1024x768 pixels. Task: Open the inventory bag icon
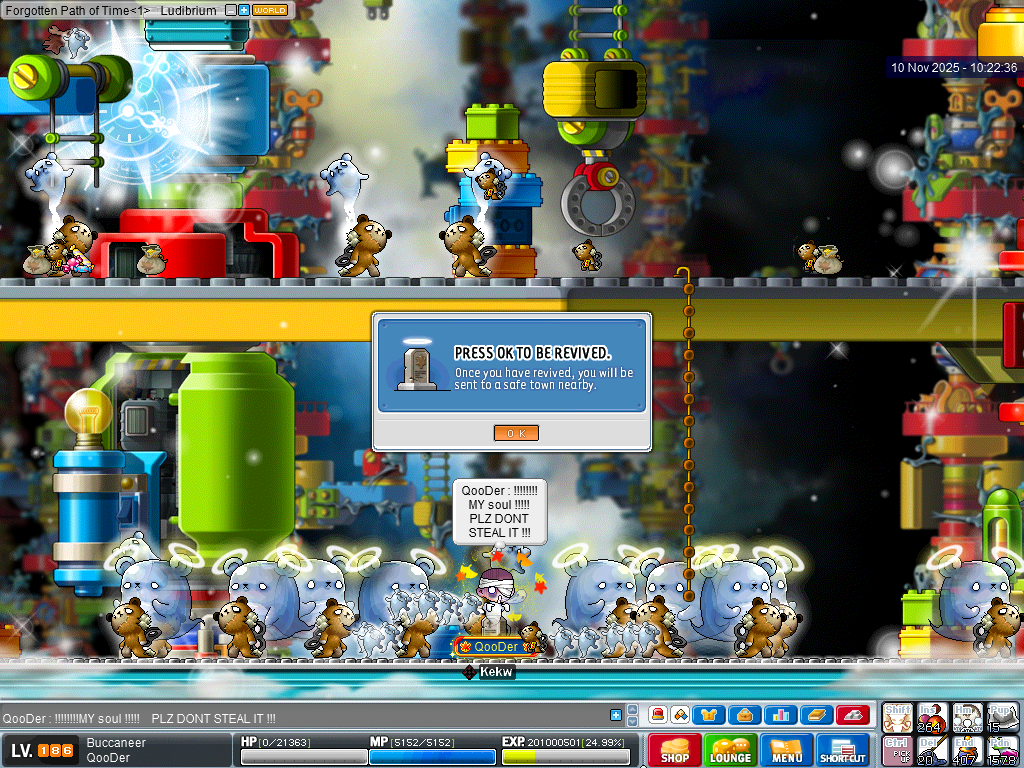[745, 715]
